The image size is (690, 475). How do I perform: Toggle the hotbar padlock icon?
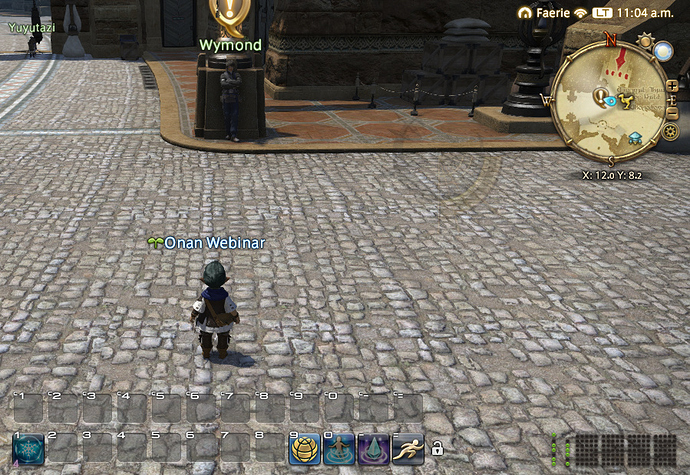pos(437,449)
